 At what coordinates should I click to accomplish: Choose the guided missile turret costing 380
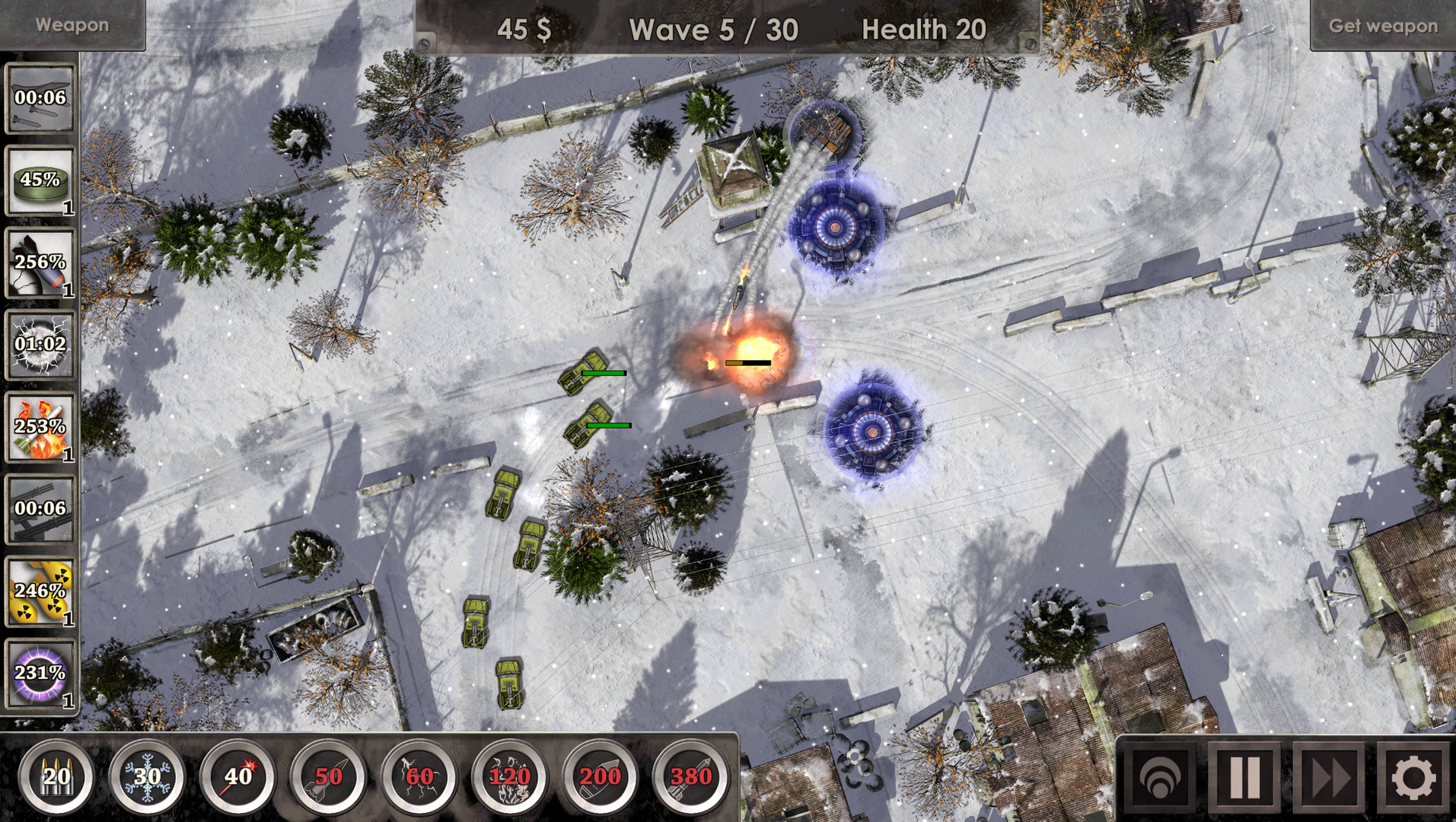tap(687, 778)
